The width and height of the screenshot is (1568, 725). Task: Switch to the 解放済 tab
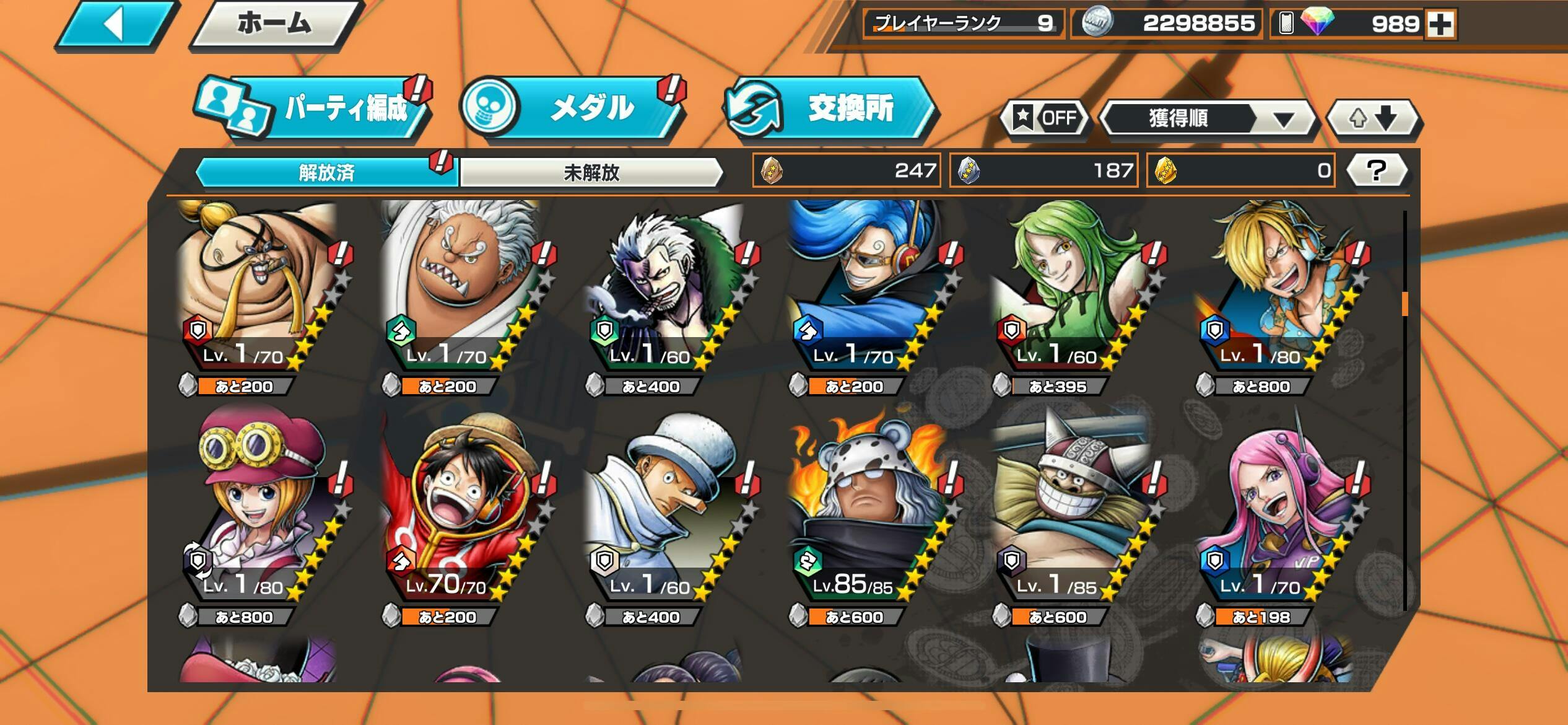[x=326, y=172]
